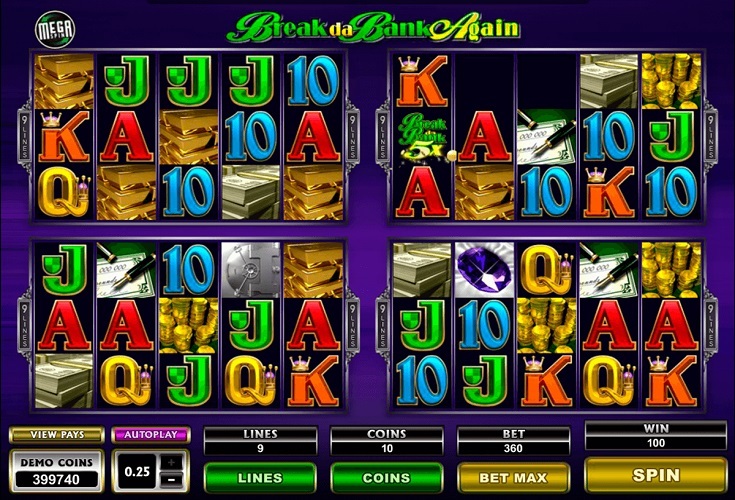The height and width of the screenshot is (500, 735).
Task: Click the green Coins button
Action: click(386, 477)
